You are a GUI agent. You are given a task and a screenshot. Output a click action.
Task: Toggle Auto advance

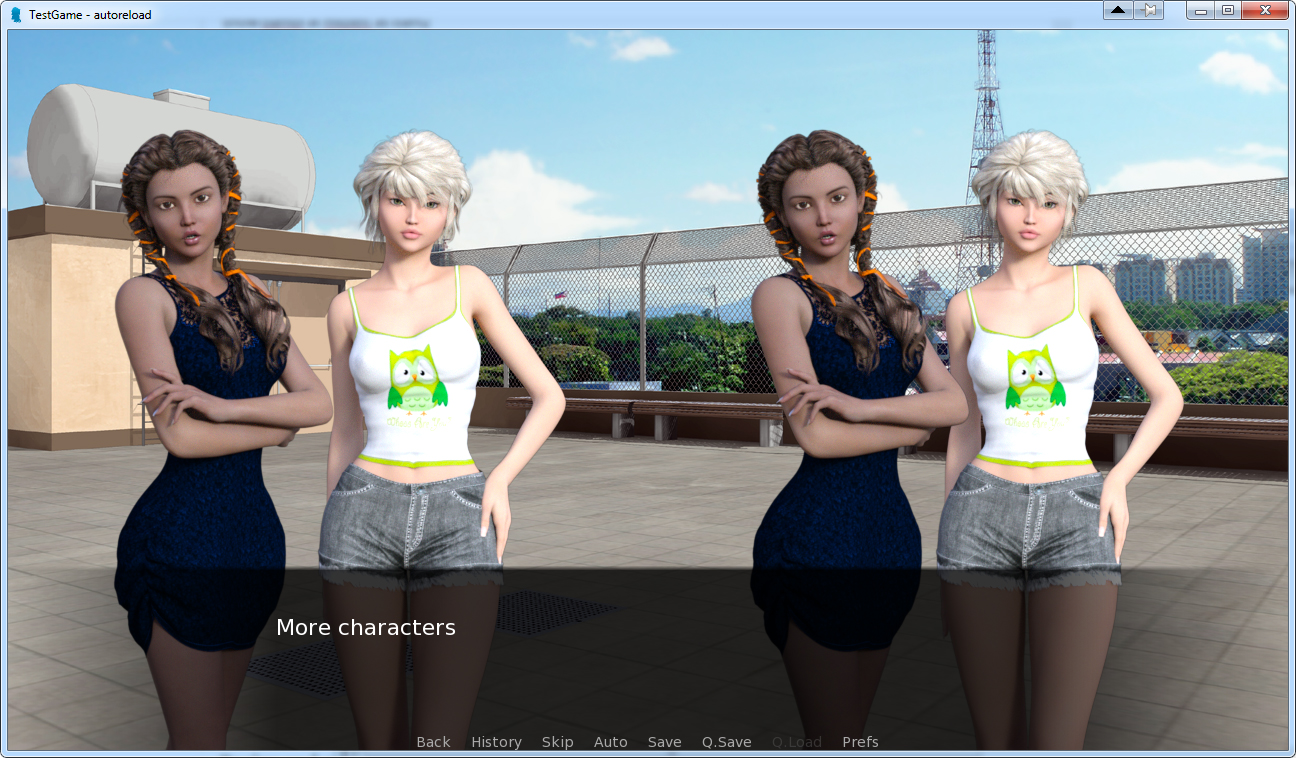tap(610, 742)
